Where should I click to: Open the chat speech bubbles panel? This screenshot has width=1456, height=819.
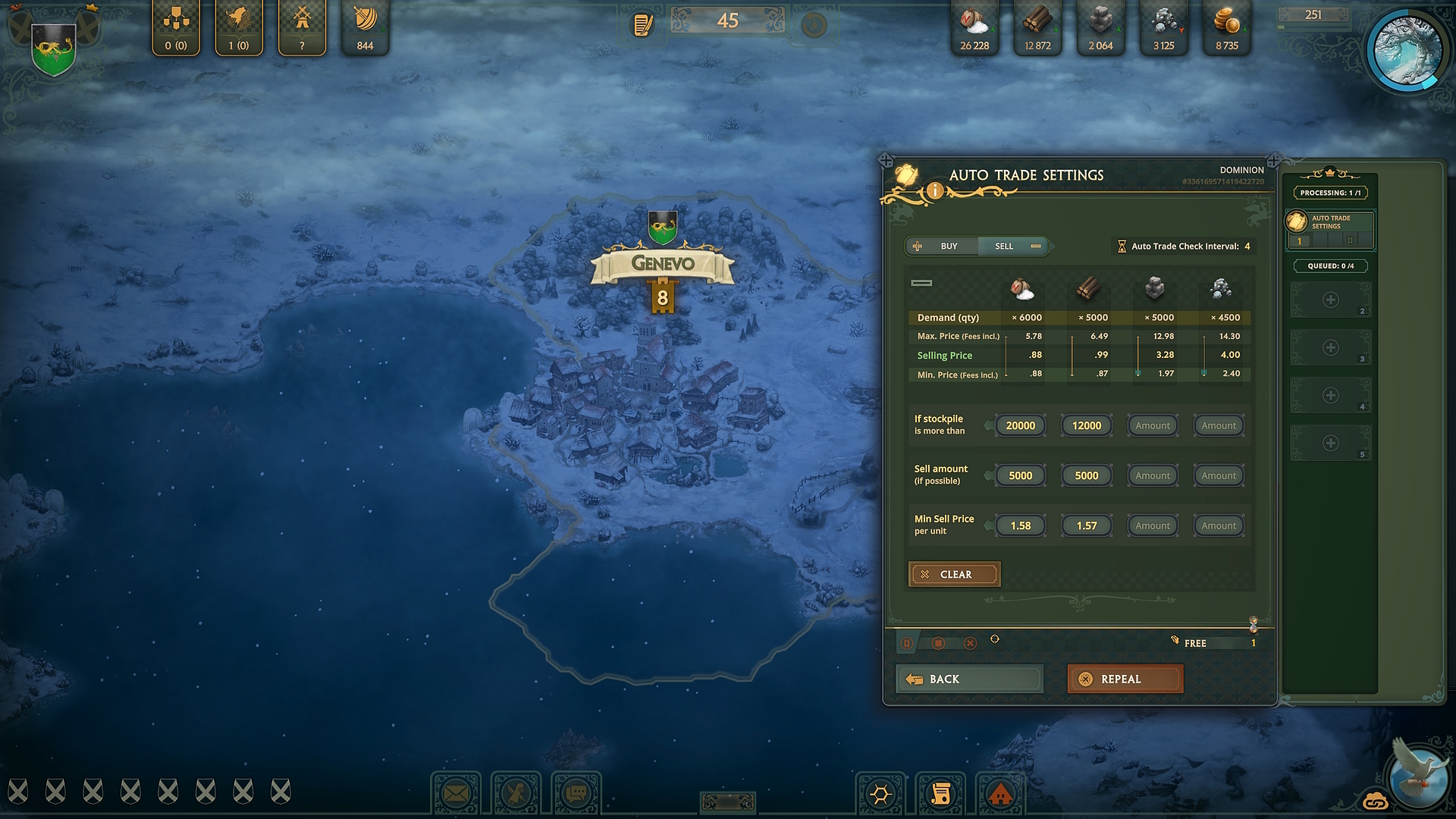tap(576, 794)
